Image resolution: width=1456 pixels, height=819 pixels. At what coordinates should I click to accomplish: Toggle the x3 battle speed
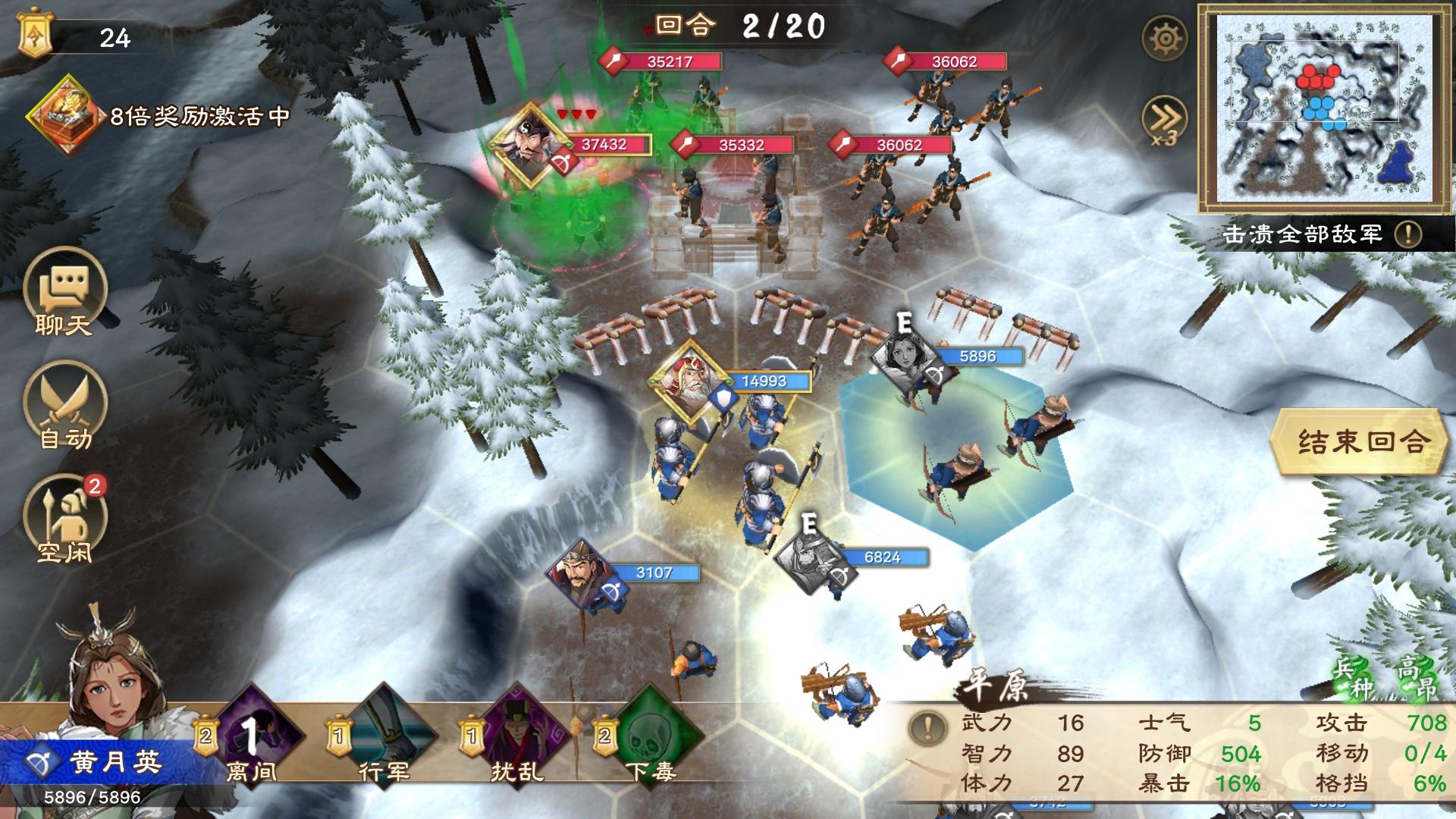pyautogui.click(x=1164, y=121)
